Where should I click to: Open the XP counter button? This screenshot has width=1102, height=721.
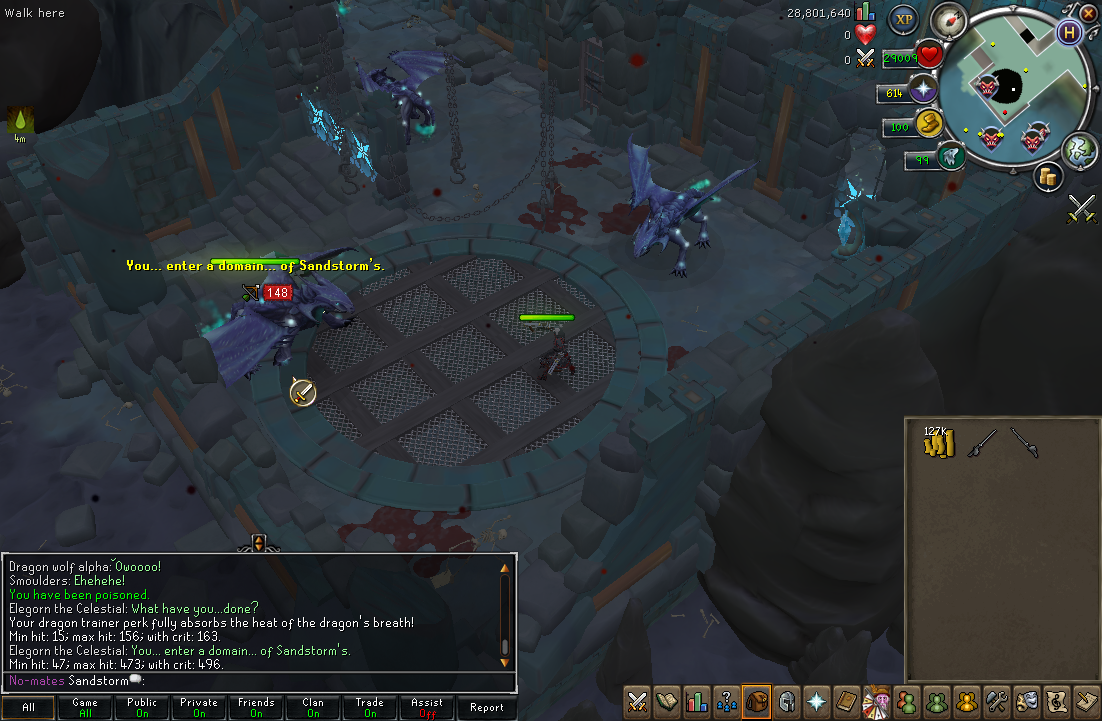coord(904,18)
